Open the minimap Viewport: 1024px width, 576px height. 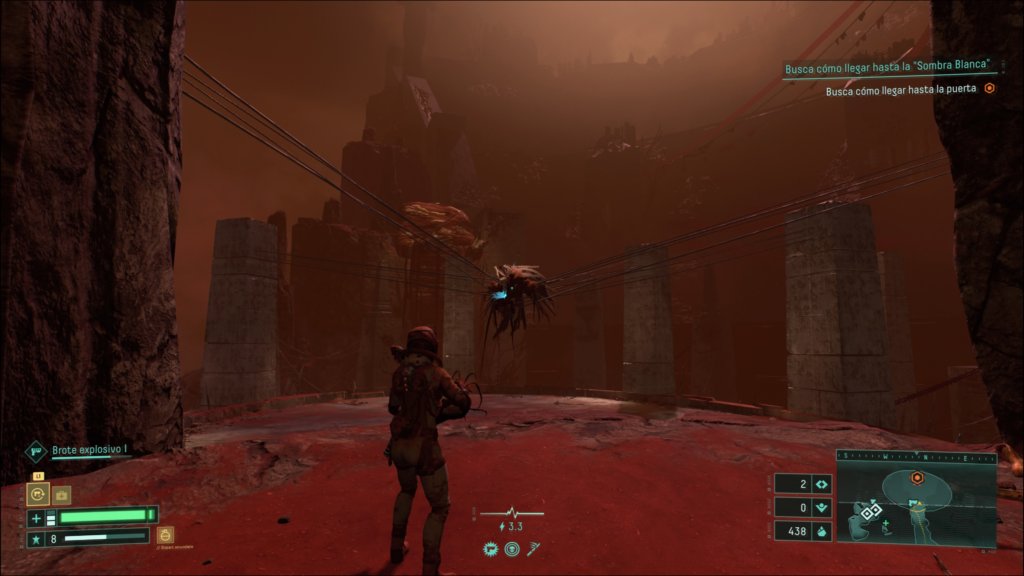click(x=916, y=499)
